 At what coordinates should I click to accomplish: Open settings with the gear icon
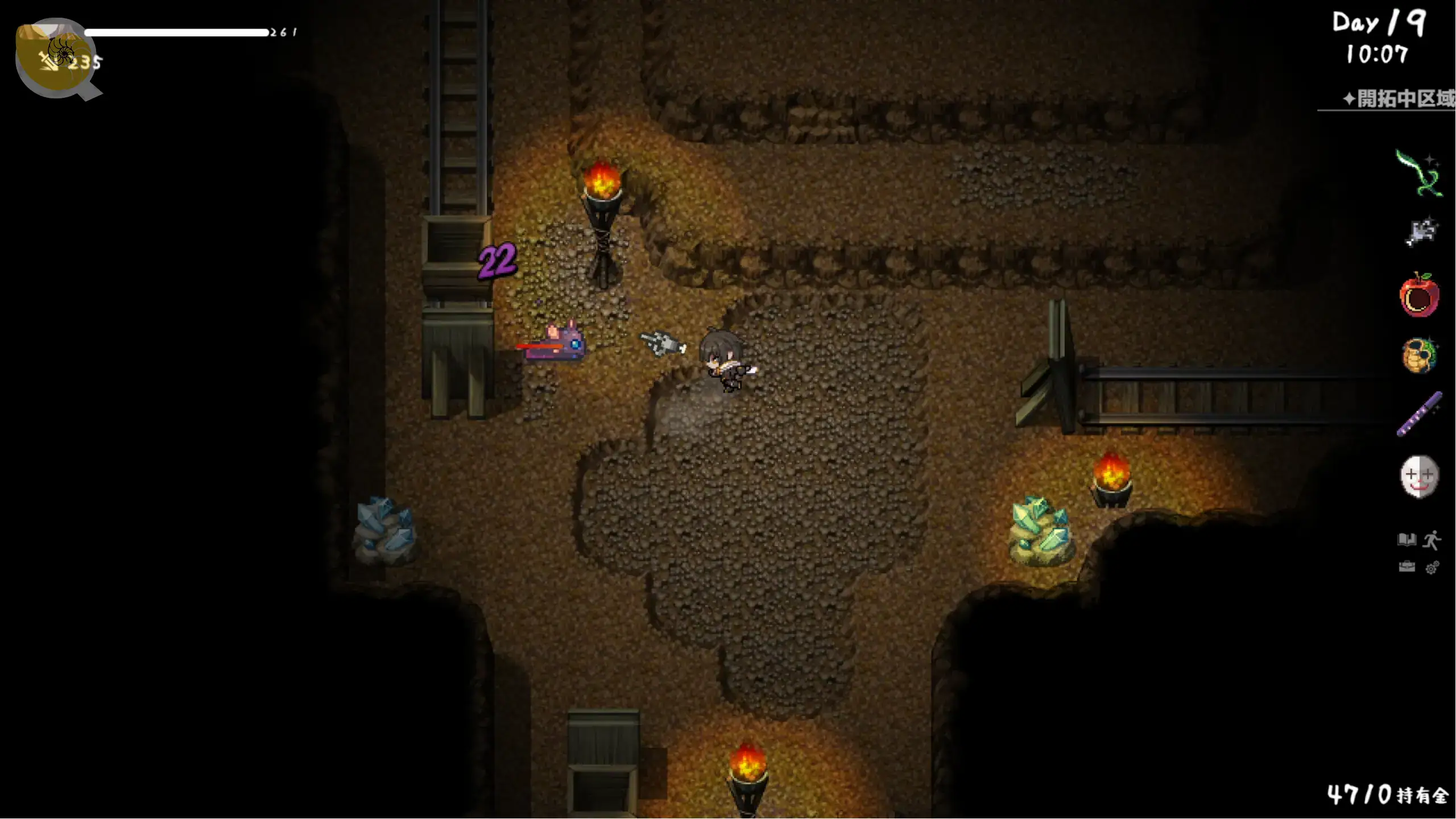1432,568
